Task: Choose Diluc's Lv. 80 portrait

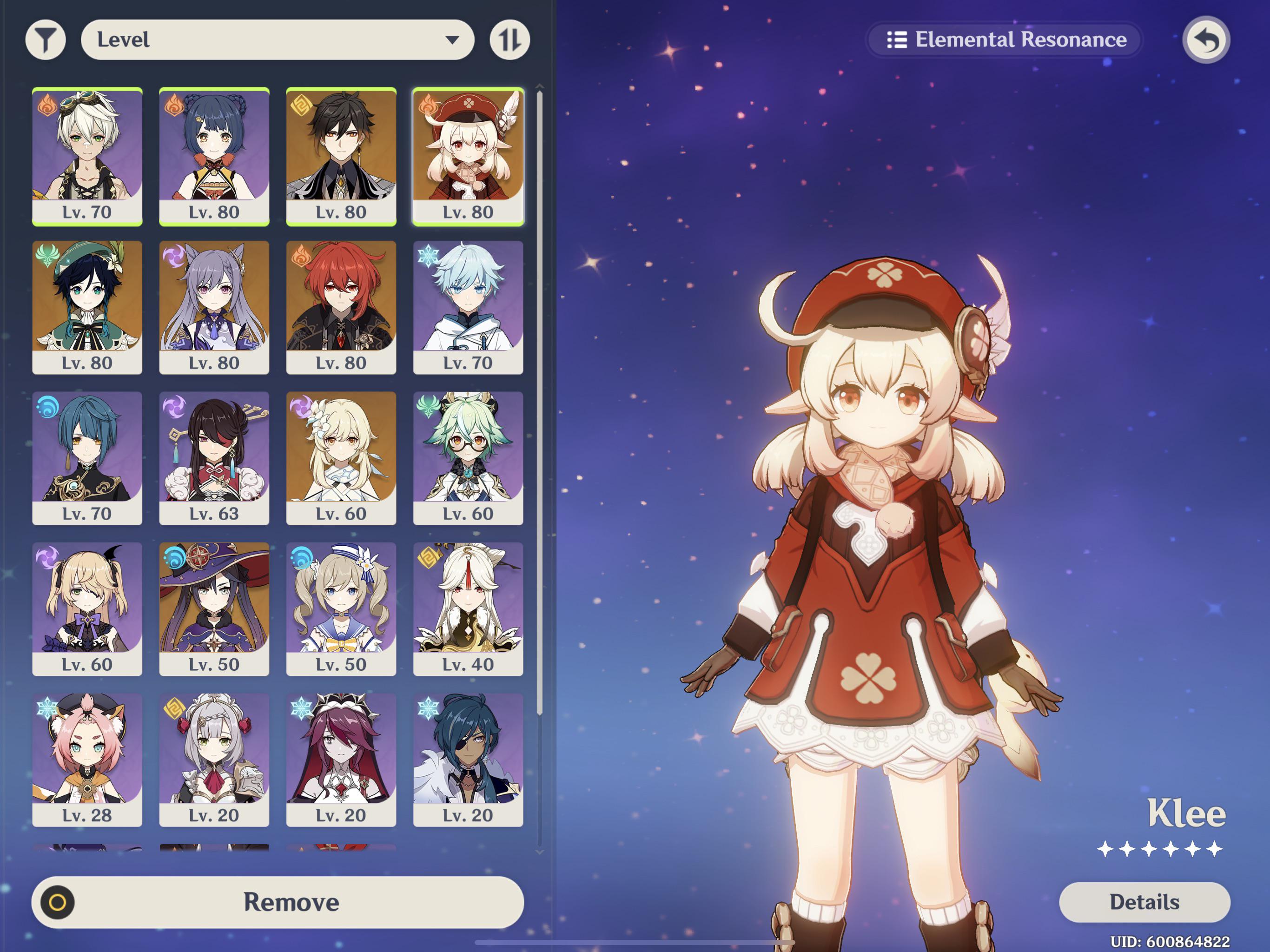Action: click(x=341, y=307)
